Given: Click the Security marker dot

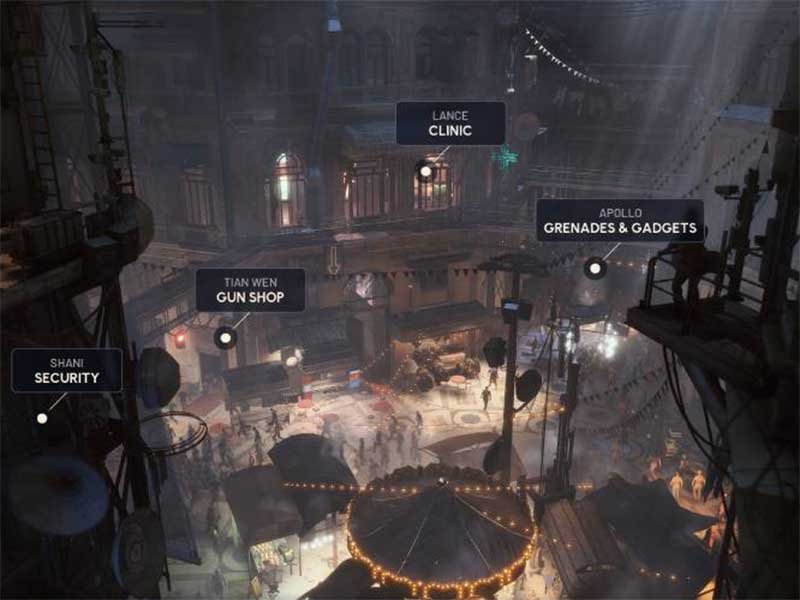Looking at the screenshot, I should click(42, 418).
